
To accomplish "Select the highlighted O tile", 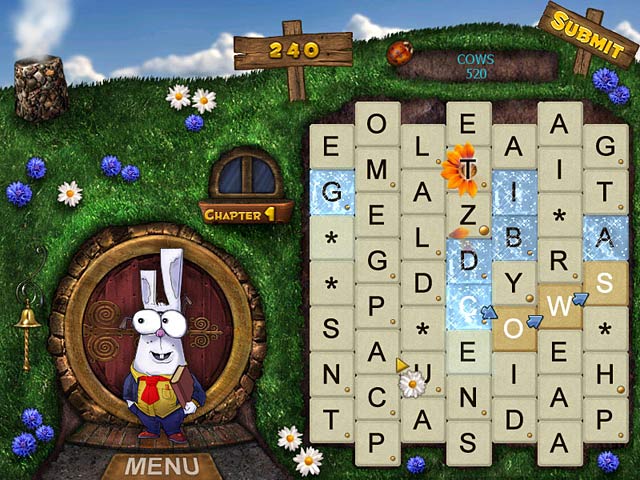I will [x=513, y=329].
